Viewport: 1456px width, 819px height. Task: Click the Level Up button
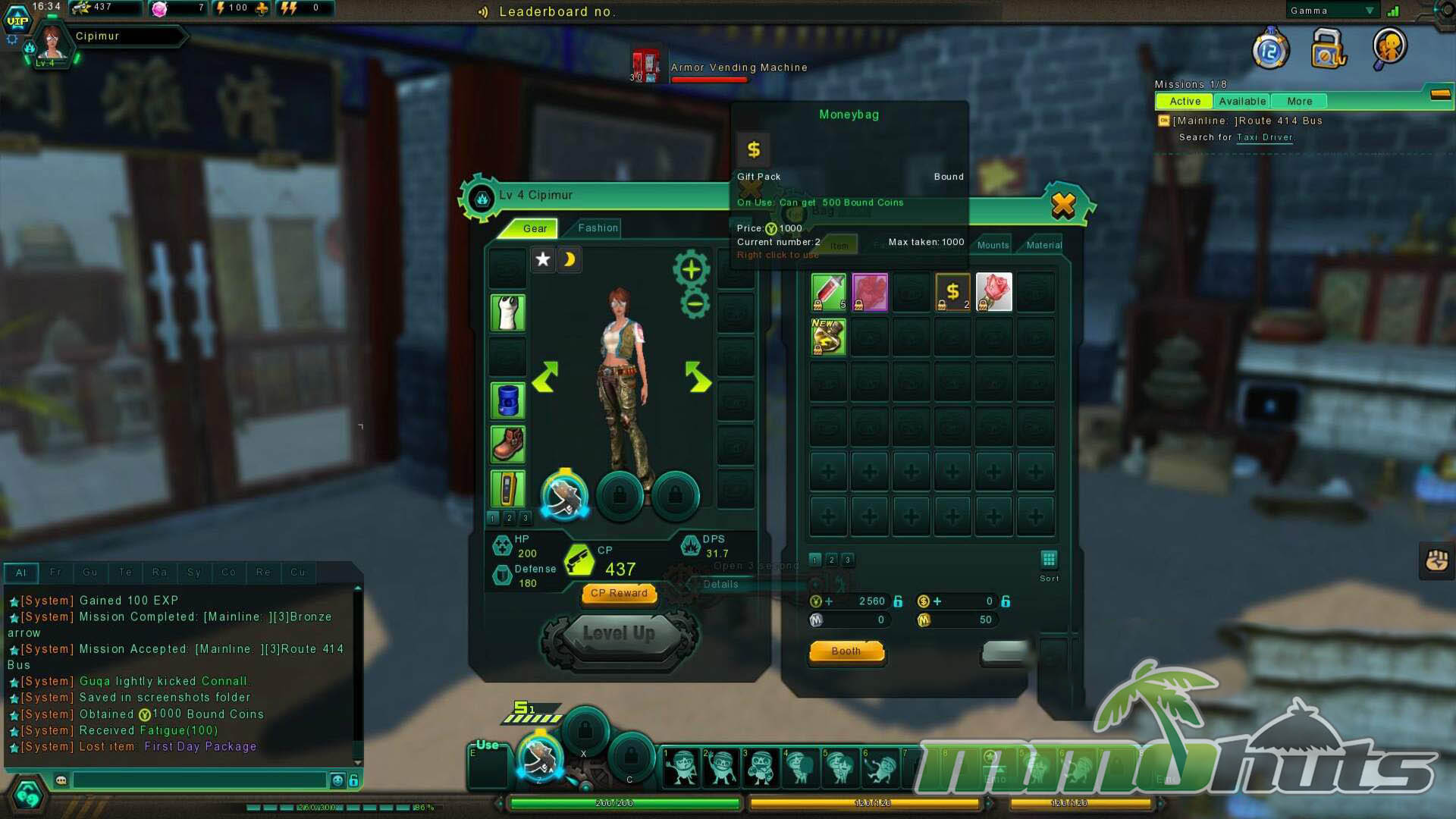click(619, 634)
